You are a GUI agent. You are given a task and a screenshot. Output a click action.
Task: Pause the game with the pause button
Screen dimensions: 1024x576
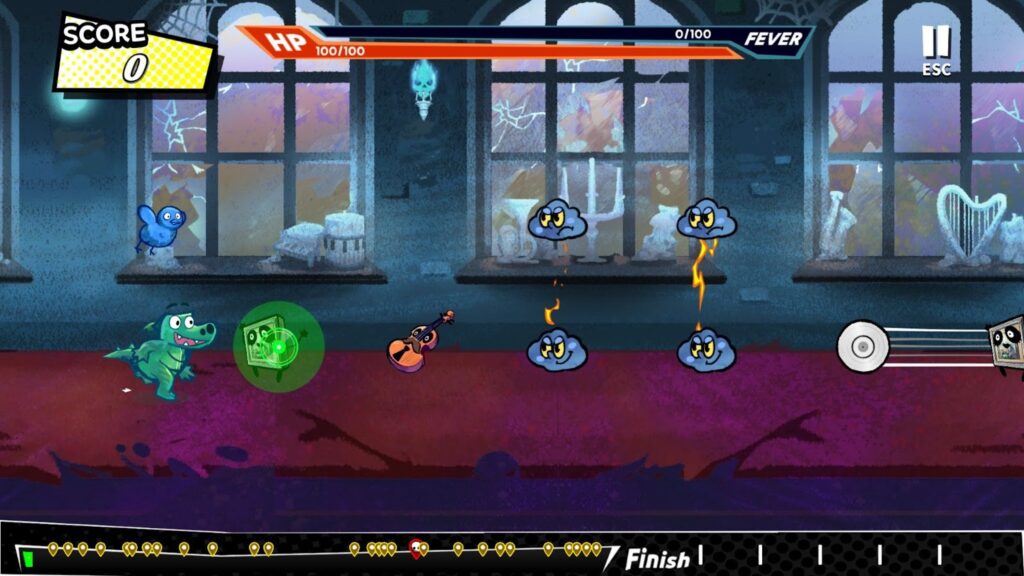[936, 43]
